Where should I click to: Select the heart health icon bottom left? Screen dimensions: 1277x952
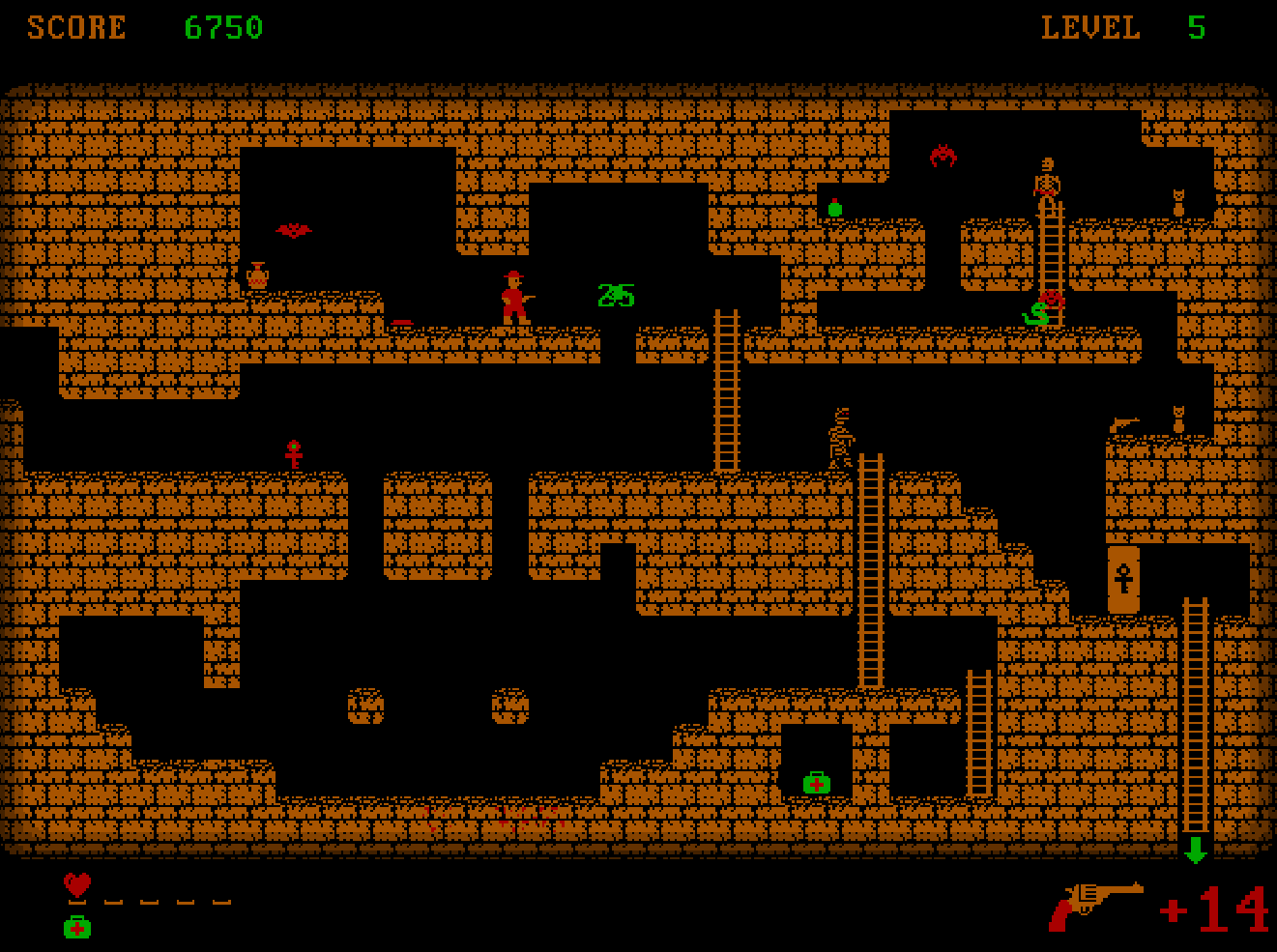tap(78, 885)
